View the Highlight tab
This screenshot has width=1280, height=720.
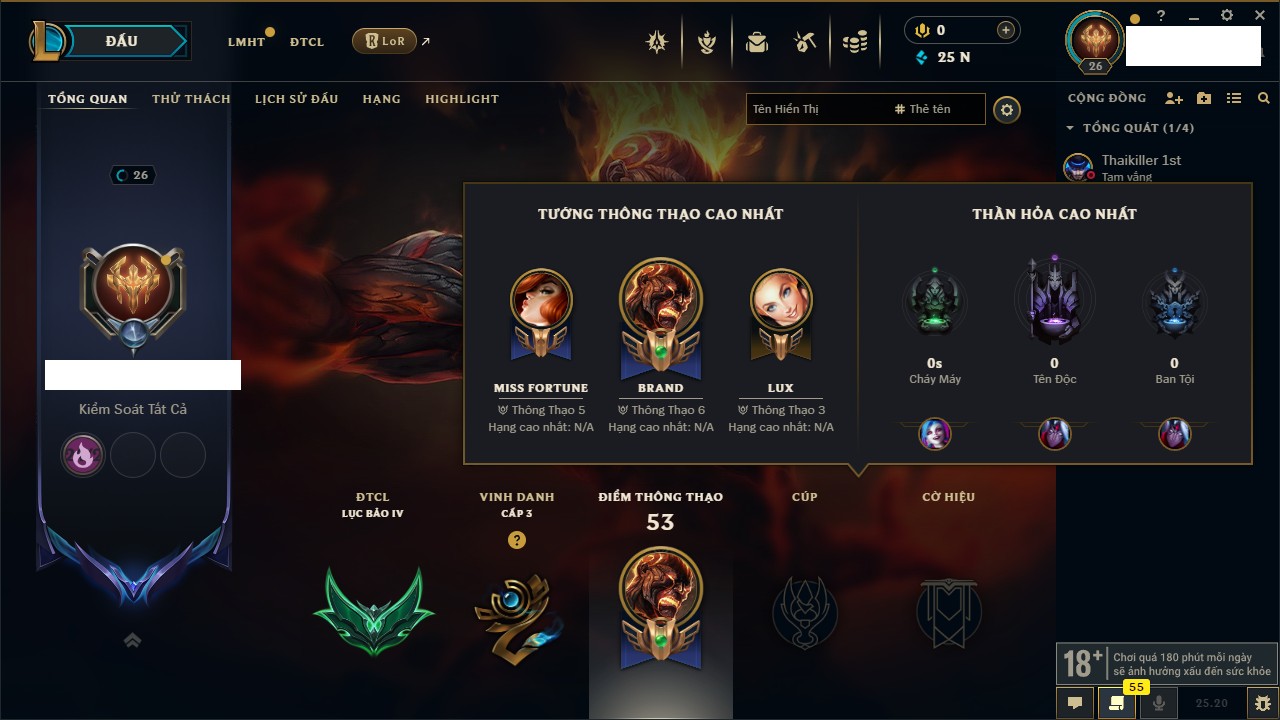[461, 99]
